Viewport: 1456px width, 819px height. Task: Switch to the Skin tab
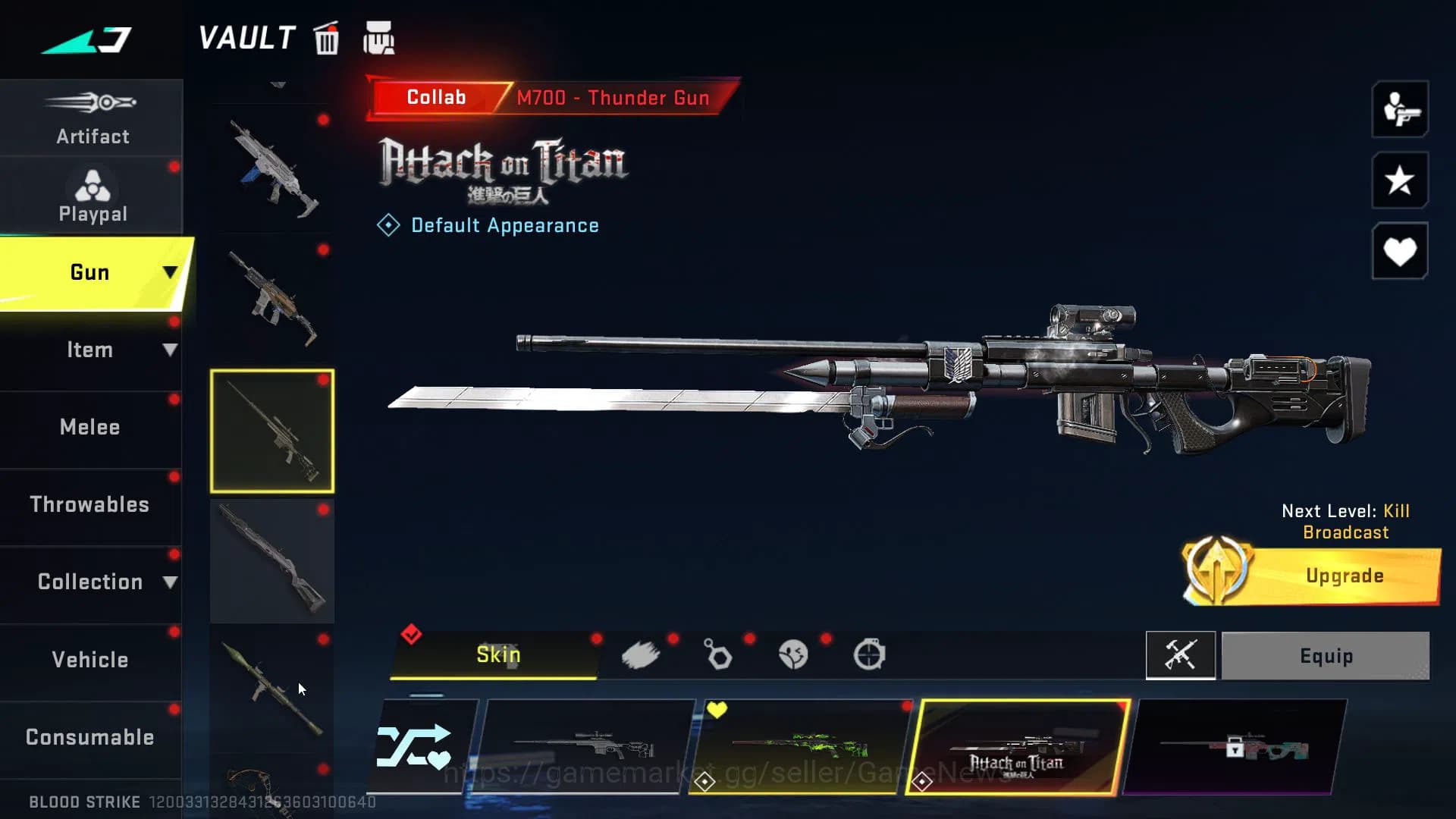pyautogui.click(x=497, y=654)
